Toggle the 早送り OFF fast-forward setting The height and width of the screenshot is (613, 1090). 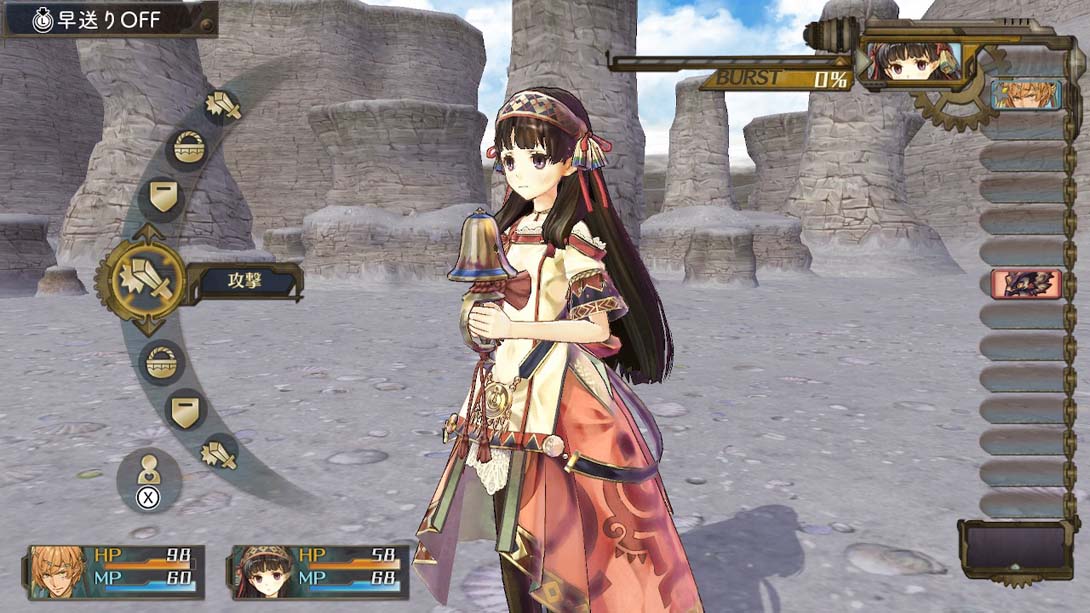(x=109, y=20)
